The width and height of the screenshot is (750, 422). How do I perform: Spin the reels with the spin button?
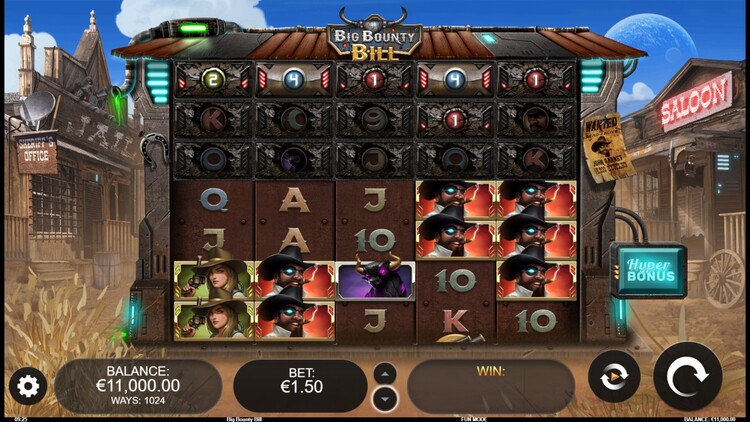687,376
